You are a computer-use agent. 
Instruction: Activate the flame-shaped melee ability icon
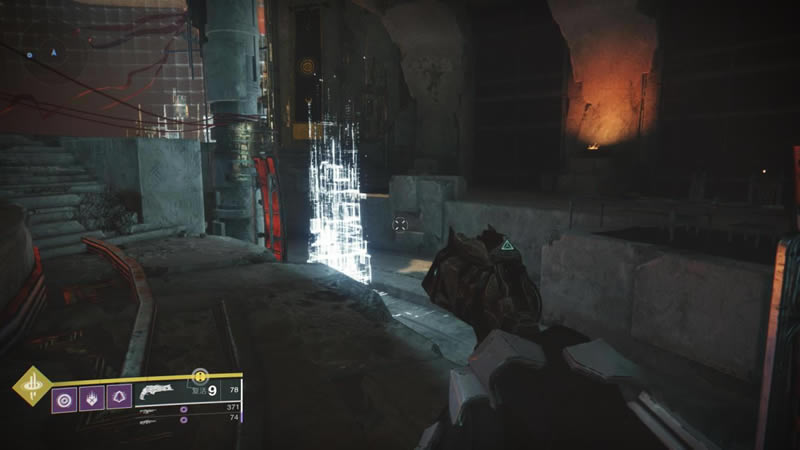(92, 398)
